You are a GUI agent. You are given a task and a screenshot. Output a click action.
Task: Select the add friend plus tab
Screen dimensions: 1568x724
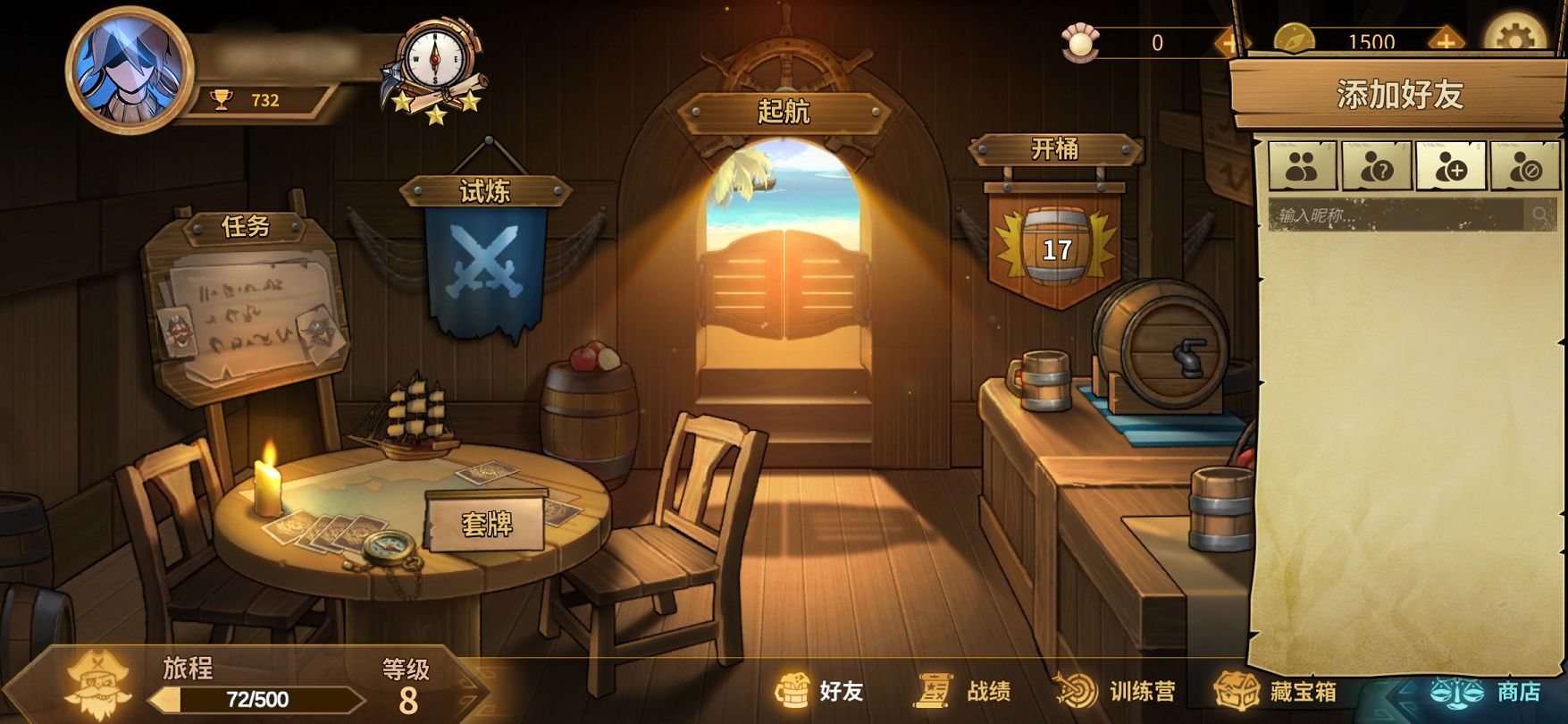[x=1450, y=165]
